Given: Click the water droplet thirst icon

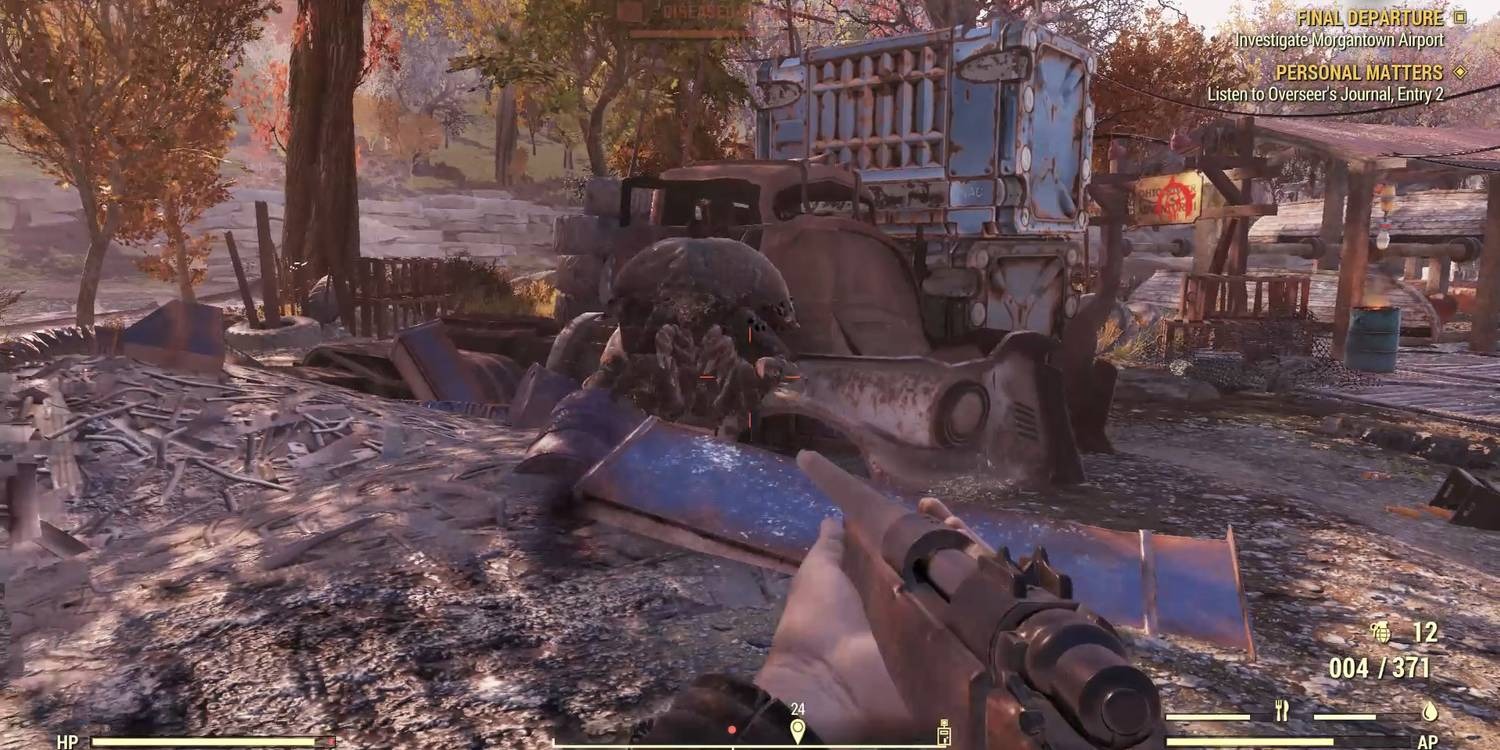Looking at the screenshot, I should [1430, 711].
